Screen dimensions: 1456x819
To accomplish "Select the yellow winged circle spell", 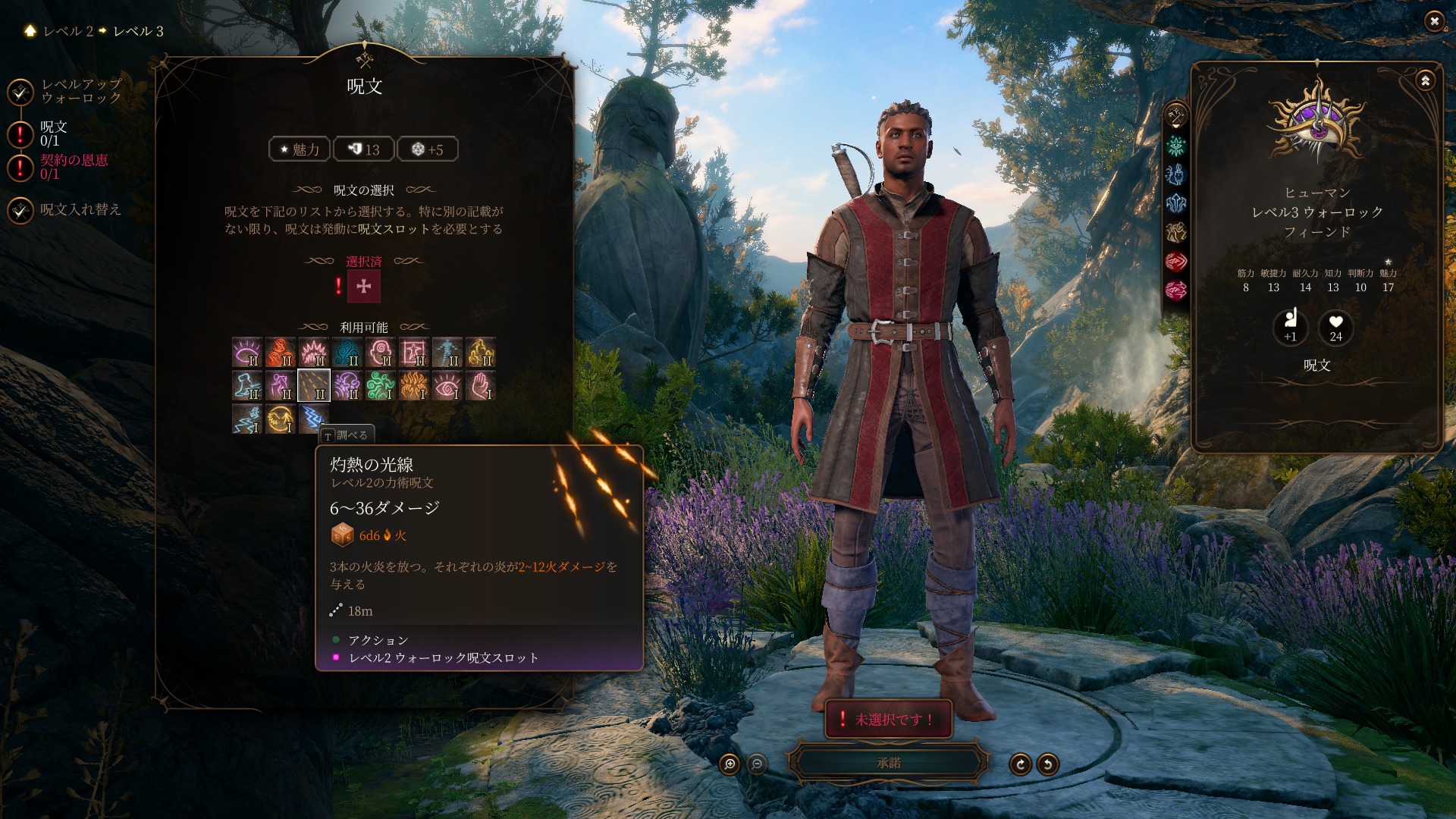I will [x=280, y=419].
